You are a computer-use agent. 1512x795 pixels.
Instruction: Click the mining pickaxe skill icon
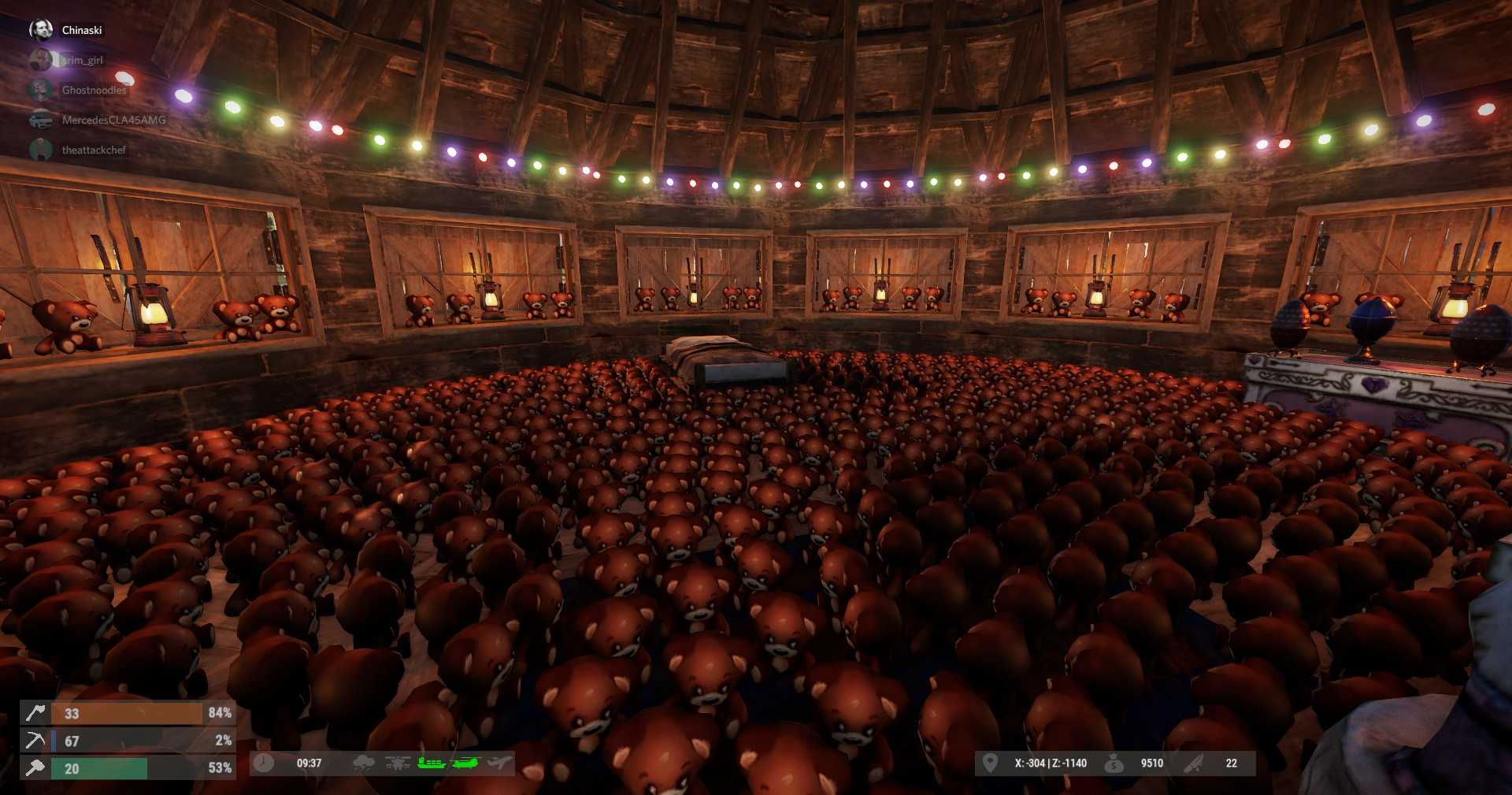[35, 741]
